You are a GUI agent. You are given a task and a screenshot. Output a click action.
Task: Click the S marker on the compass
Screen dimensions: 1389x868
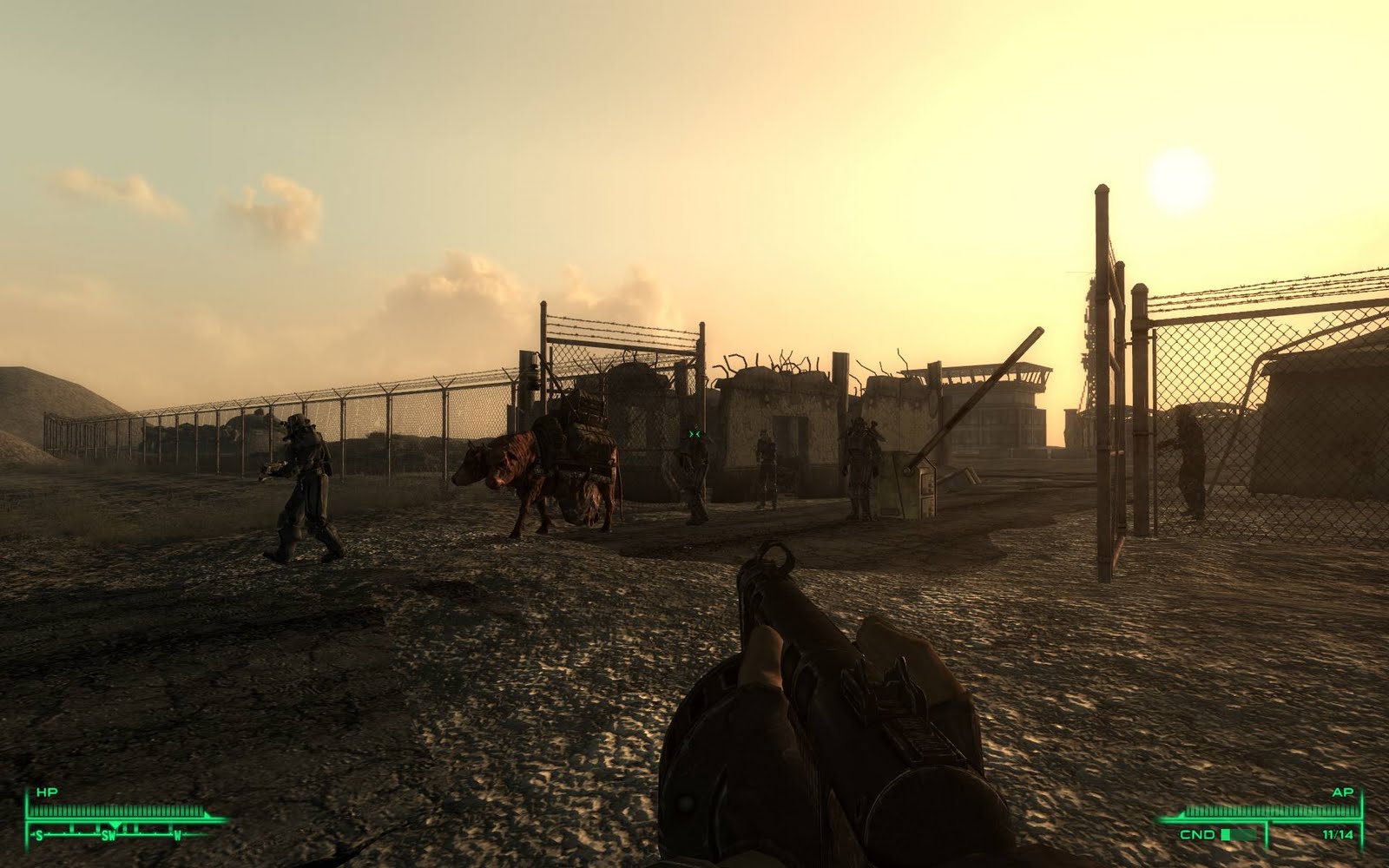39,836
